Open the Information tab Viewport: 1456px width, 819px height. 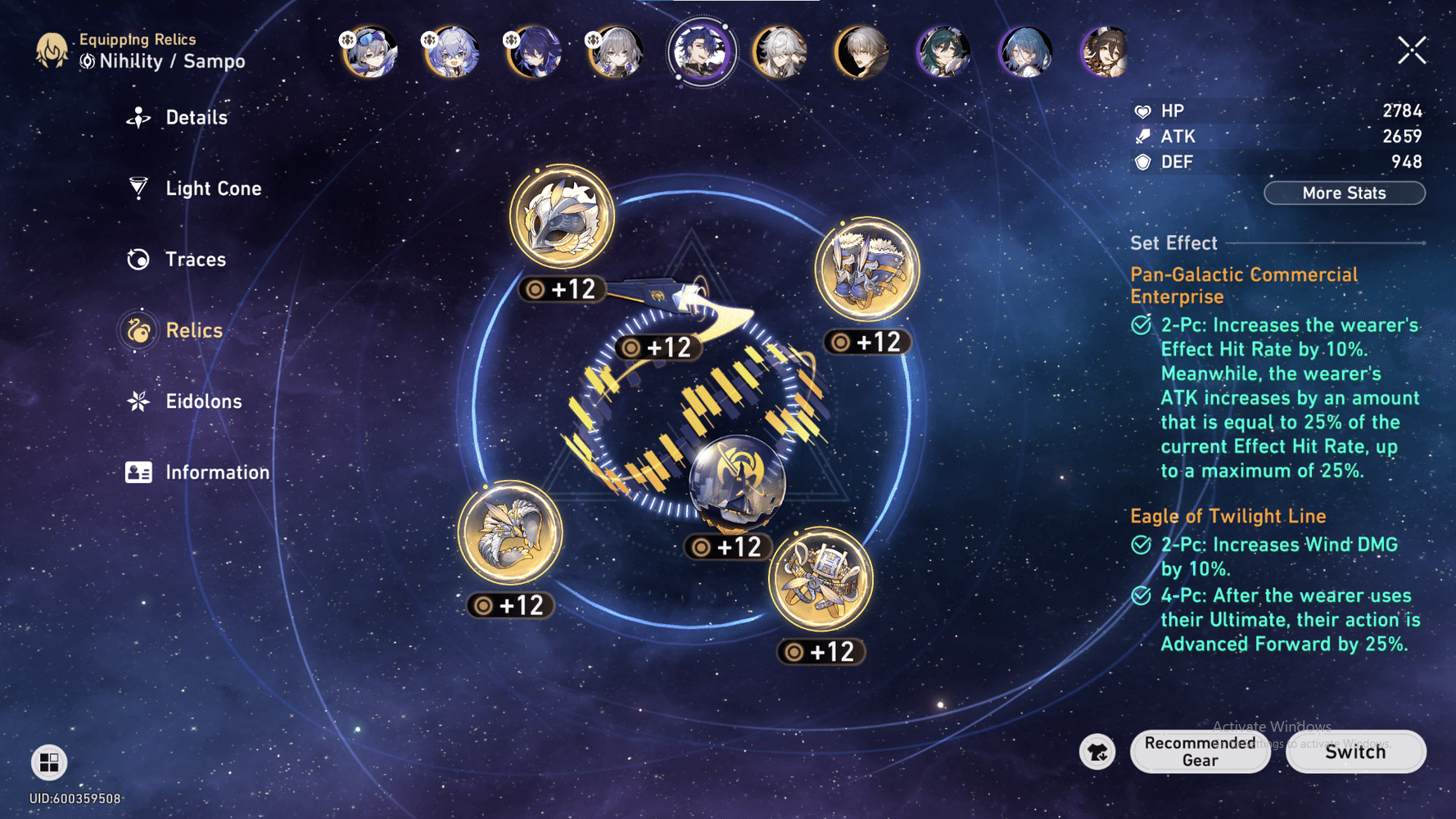[216, 473]
